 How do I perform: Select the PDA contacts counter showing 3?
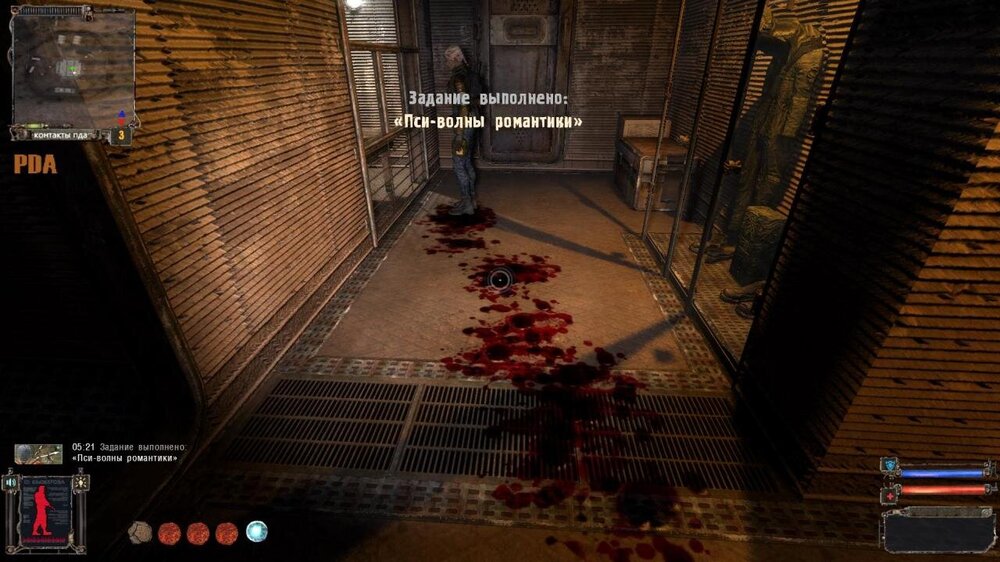coord(122,133)
